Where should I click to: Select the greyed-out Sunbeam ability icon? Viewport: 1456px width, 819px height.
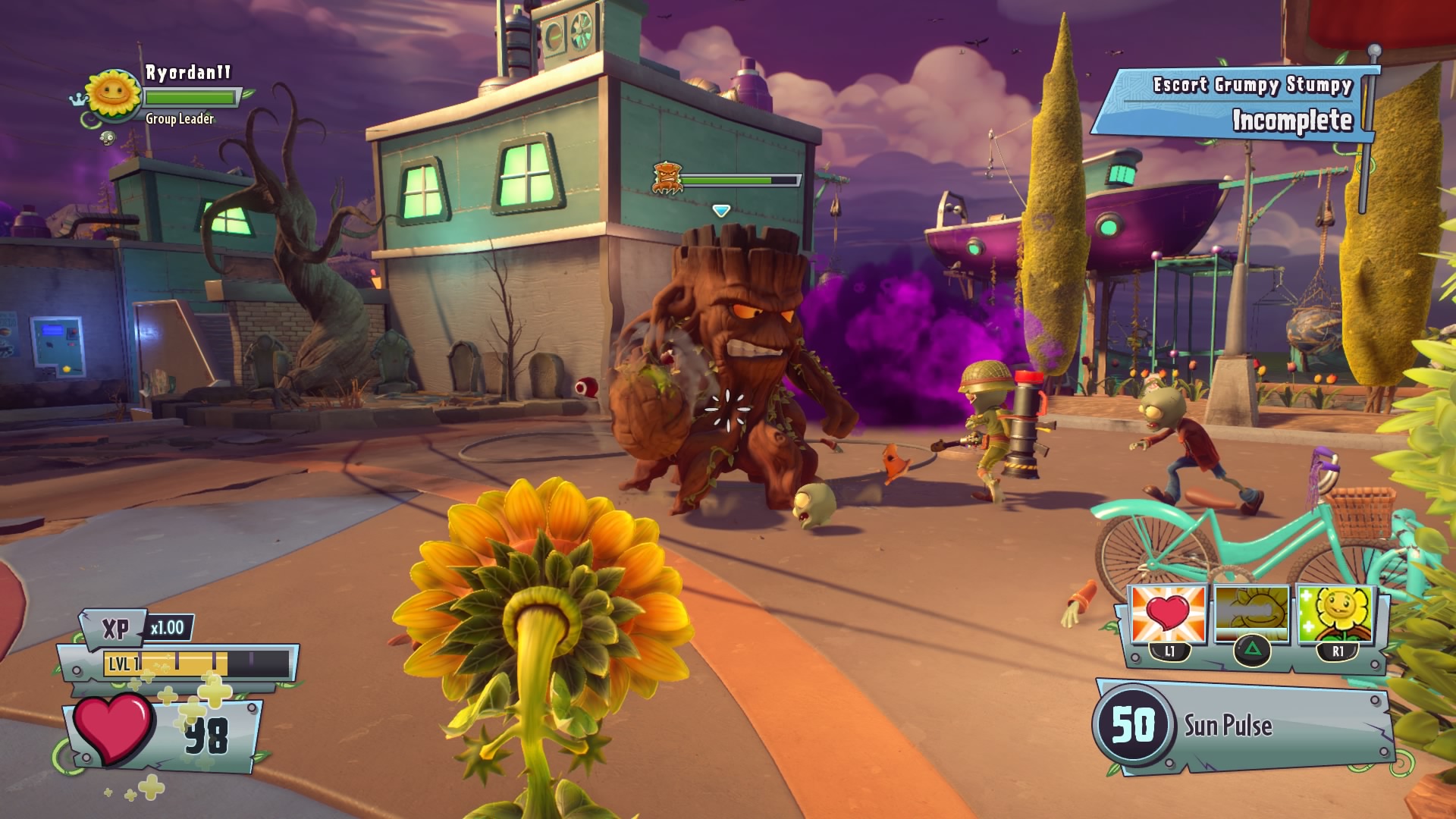(x=1251, y=614)
